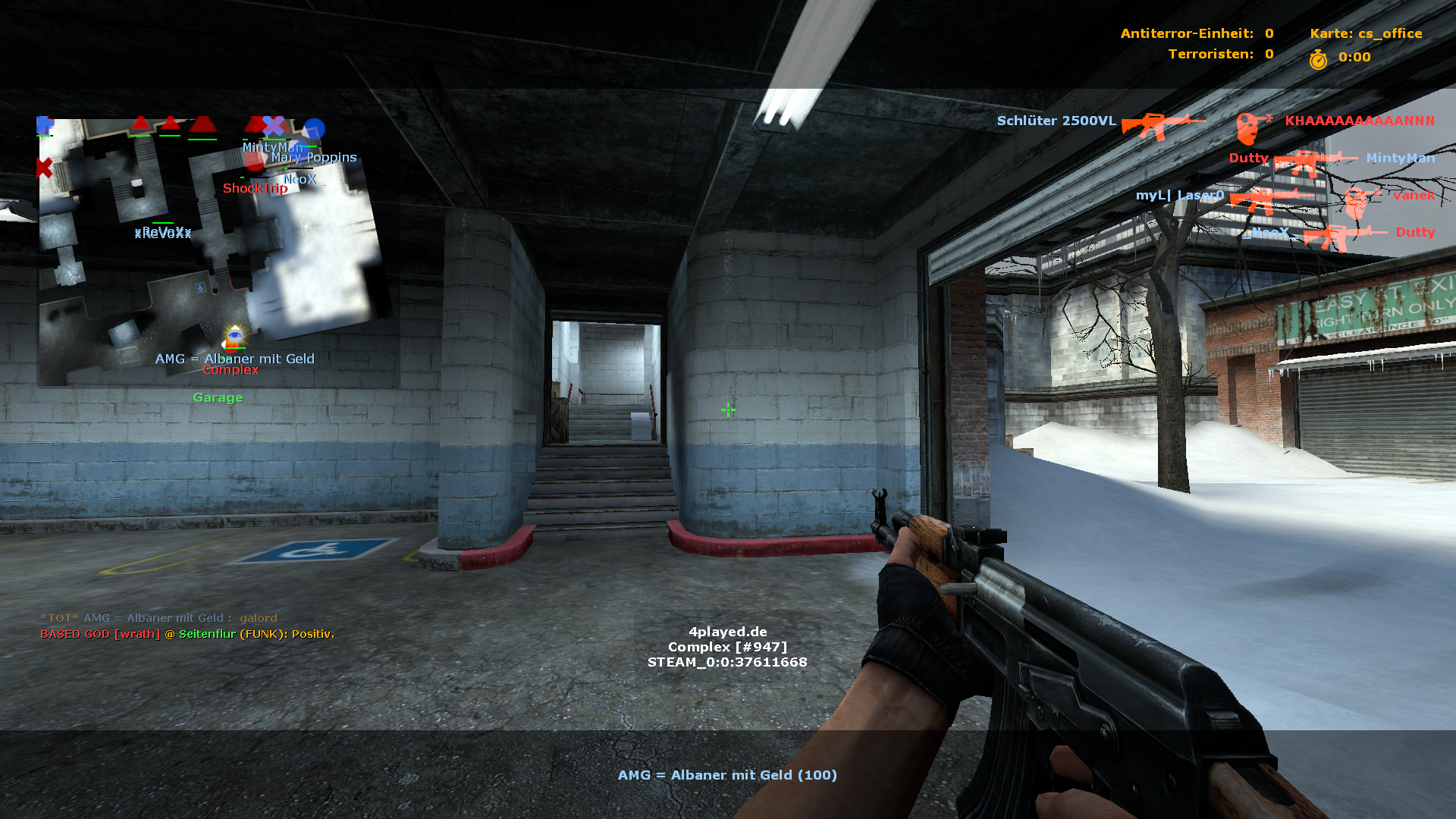Pick Mary Poppins' name on the overview map

tap(314, 158)
